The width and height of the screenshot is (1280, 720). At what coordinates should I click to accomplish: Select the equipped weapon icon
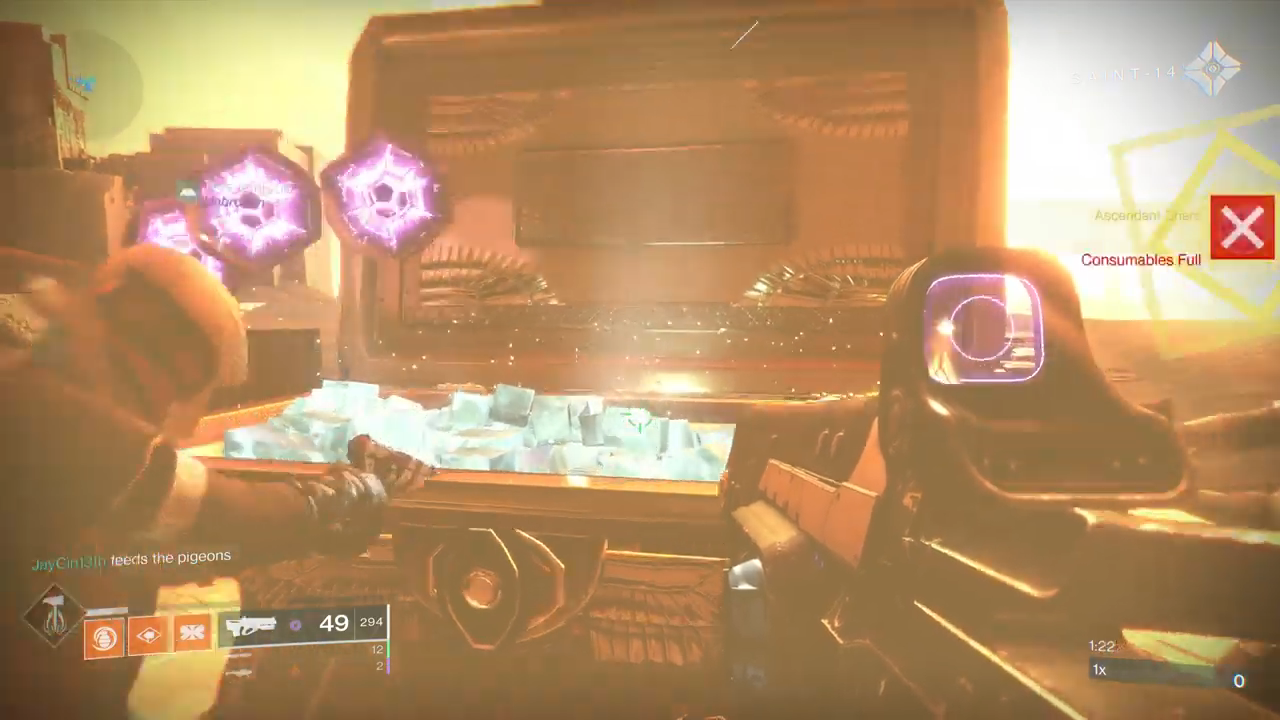[250, 627]
